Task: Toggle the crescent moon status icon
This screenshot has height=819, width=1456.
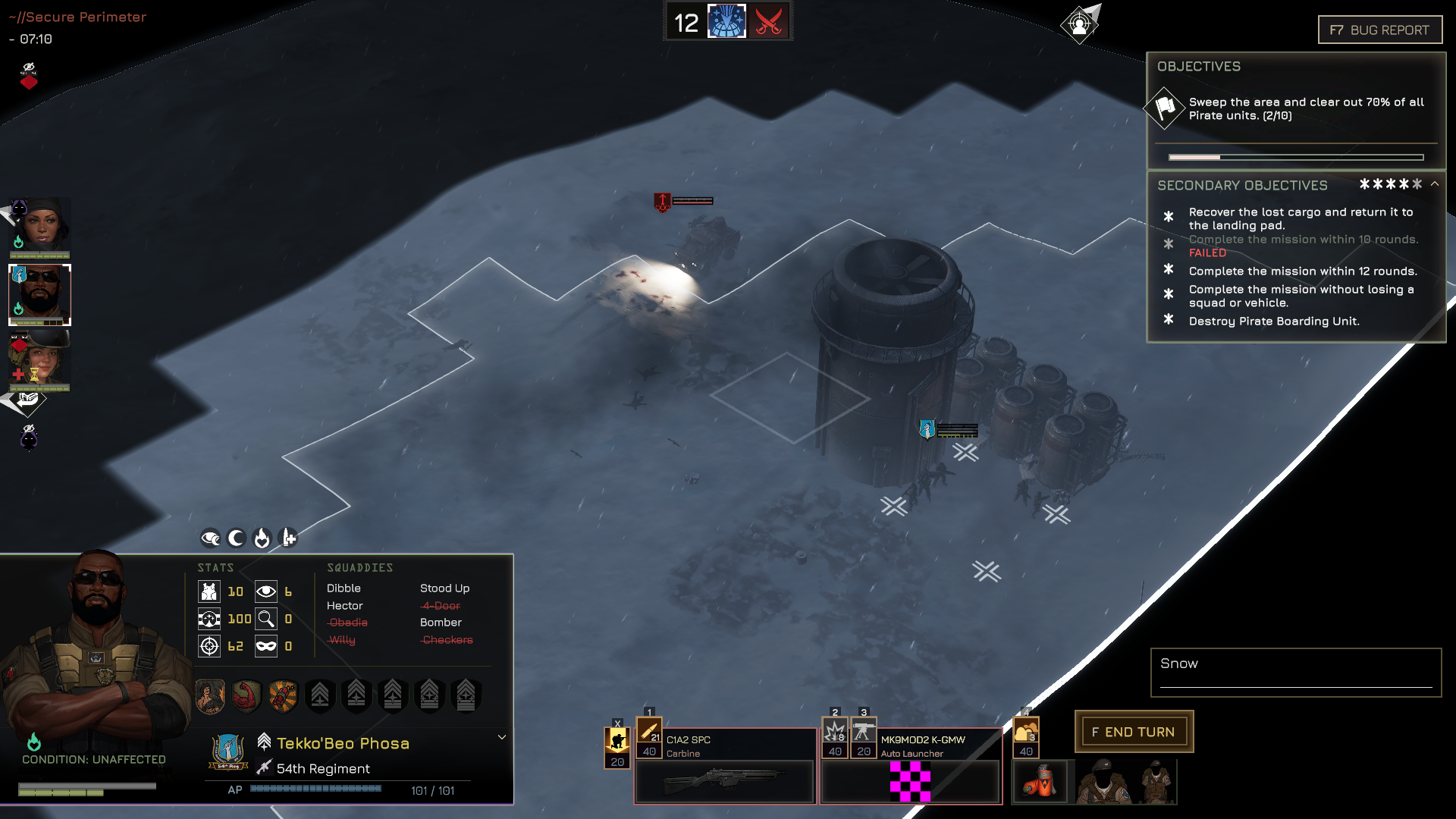Action: [x=237, y=538]
